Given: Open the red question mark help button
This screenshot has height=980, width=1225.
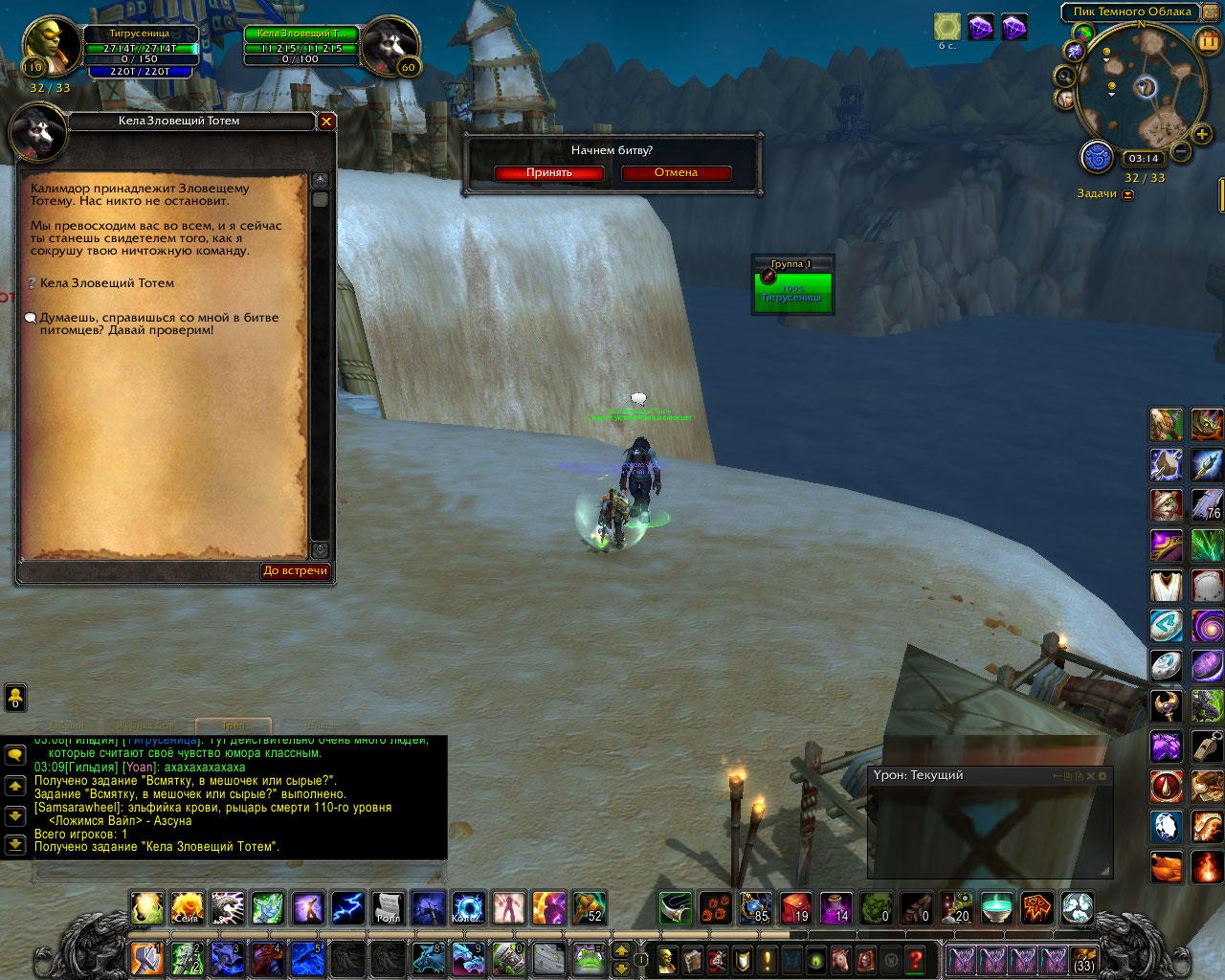Looking at the screenshot, I should pos(916,958).
